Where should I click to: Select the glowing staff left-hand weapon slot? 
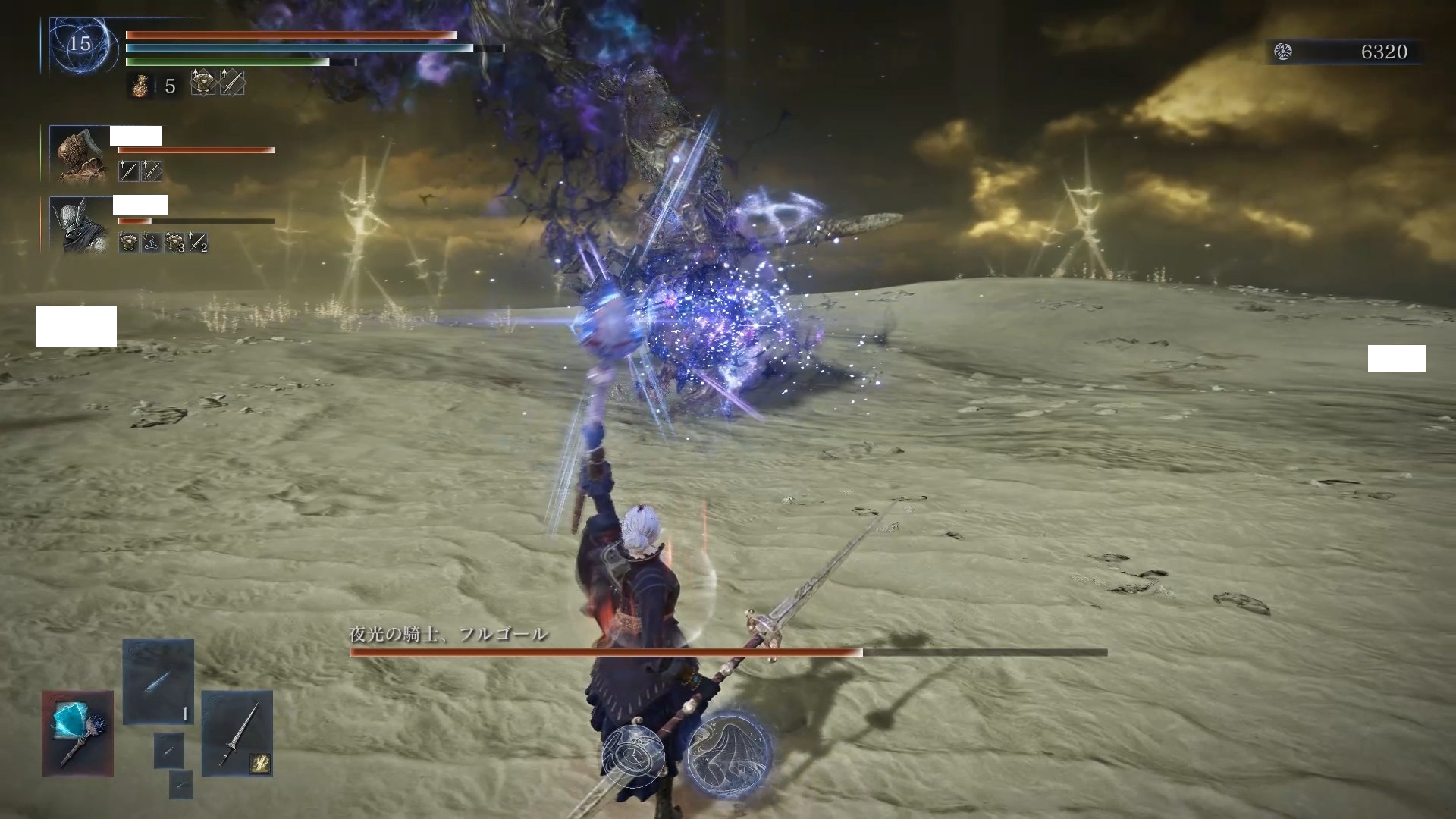pos(78,733)
